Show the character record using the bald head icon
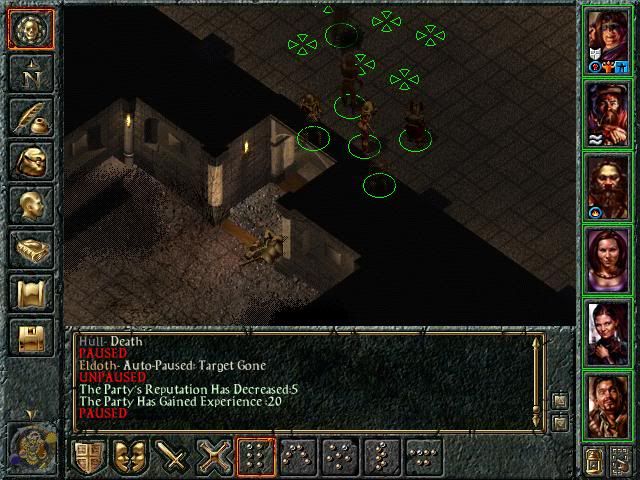The width and height of the screenshot is (640, 480). coord(31,204)
